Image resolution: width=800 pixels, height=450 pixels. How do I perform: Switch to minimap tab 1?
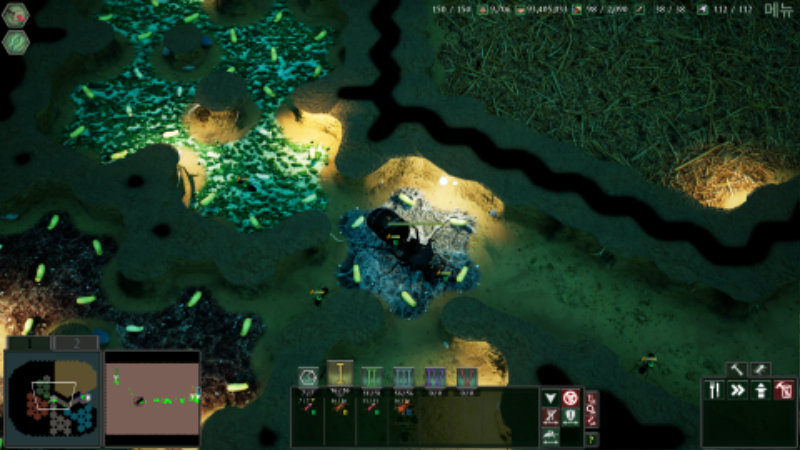pyautogui.click(x=28, y=343)
